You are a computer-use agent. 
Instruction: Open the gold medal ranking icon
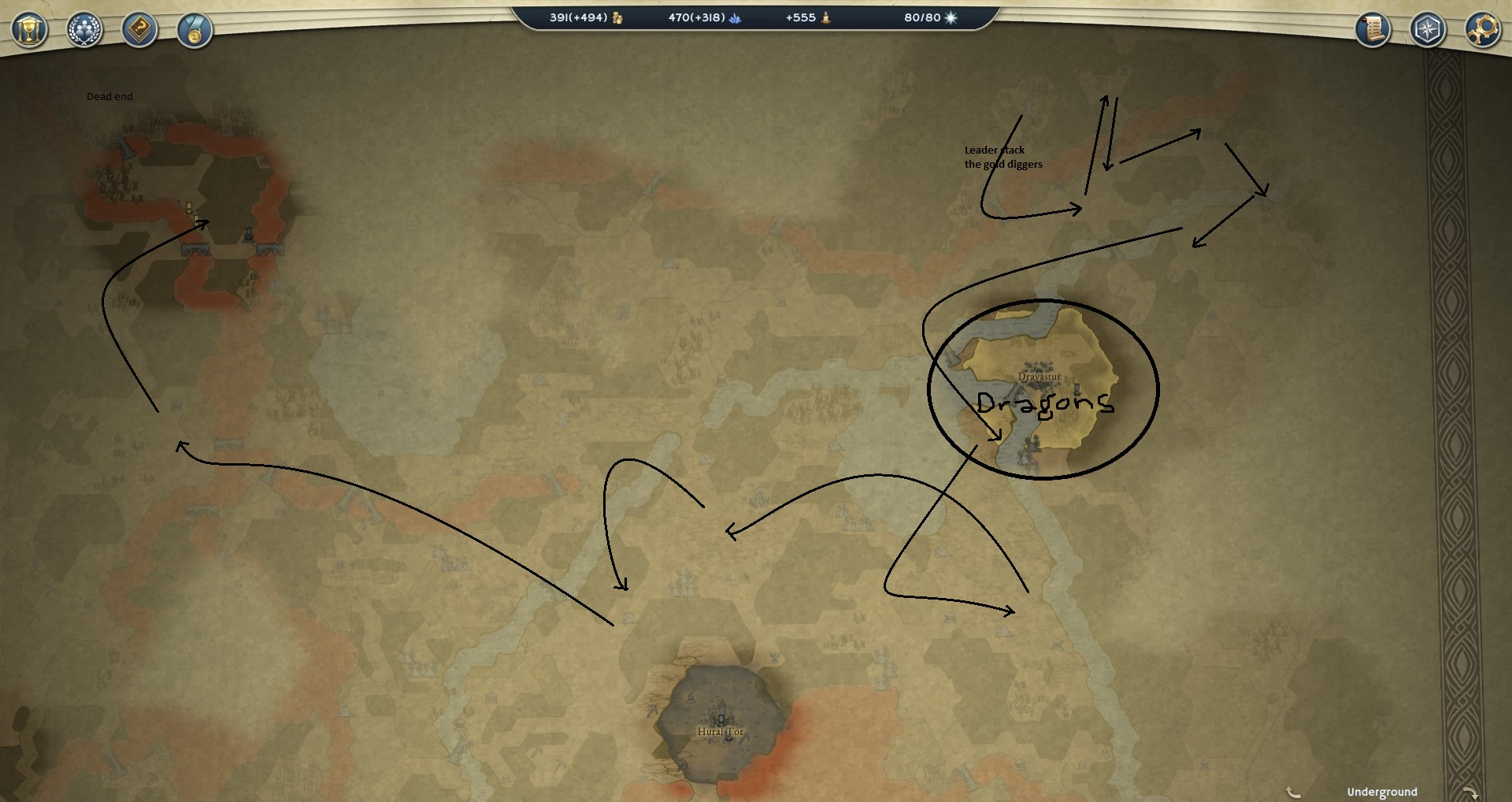click(195, 31)
